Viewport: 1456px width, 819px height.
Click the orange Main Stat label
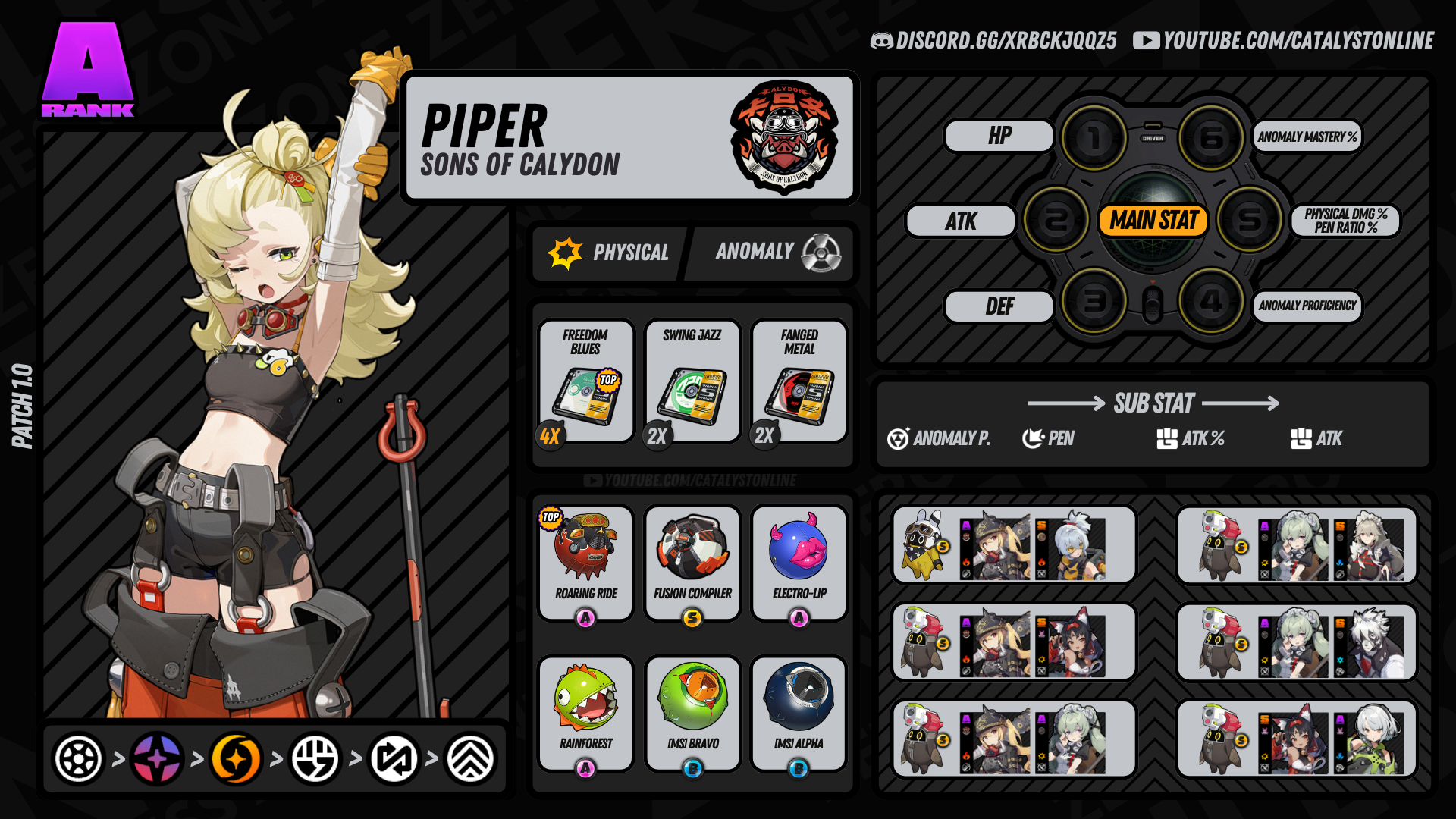point(1153,221)
